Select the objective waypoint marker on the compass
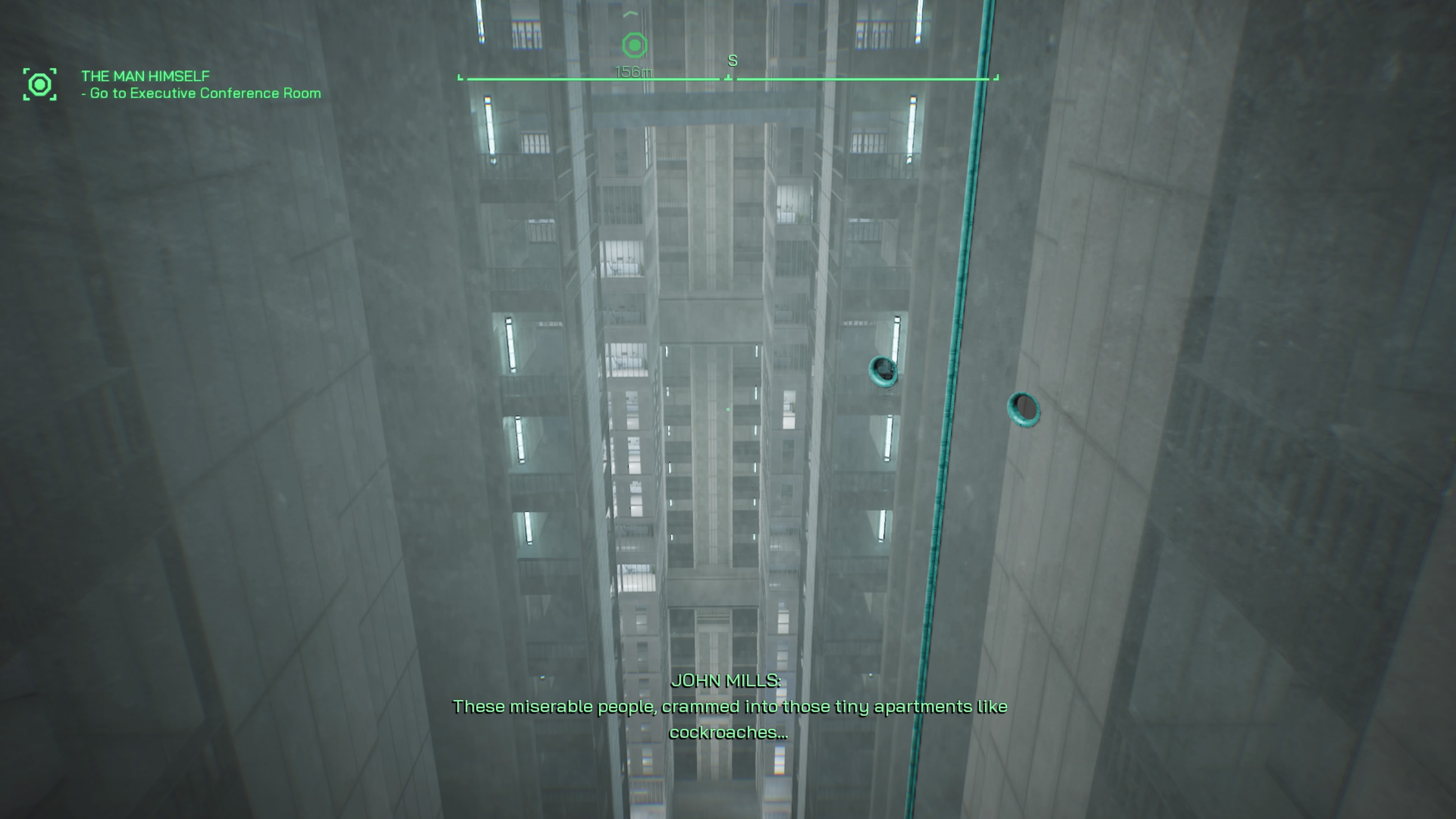Viewport: 1456px width, 819px height. tap(634, 45)
